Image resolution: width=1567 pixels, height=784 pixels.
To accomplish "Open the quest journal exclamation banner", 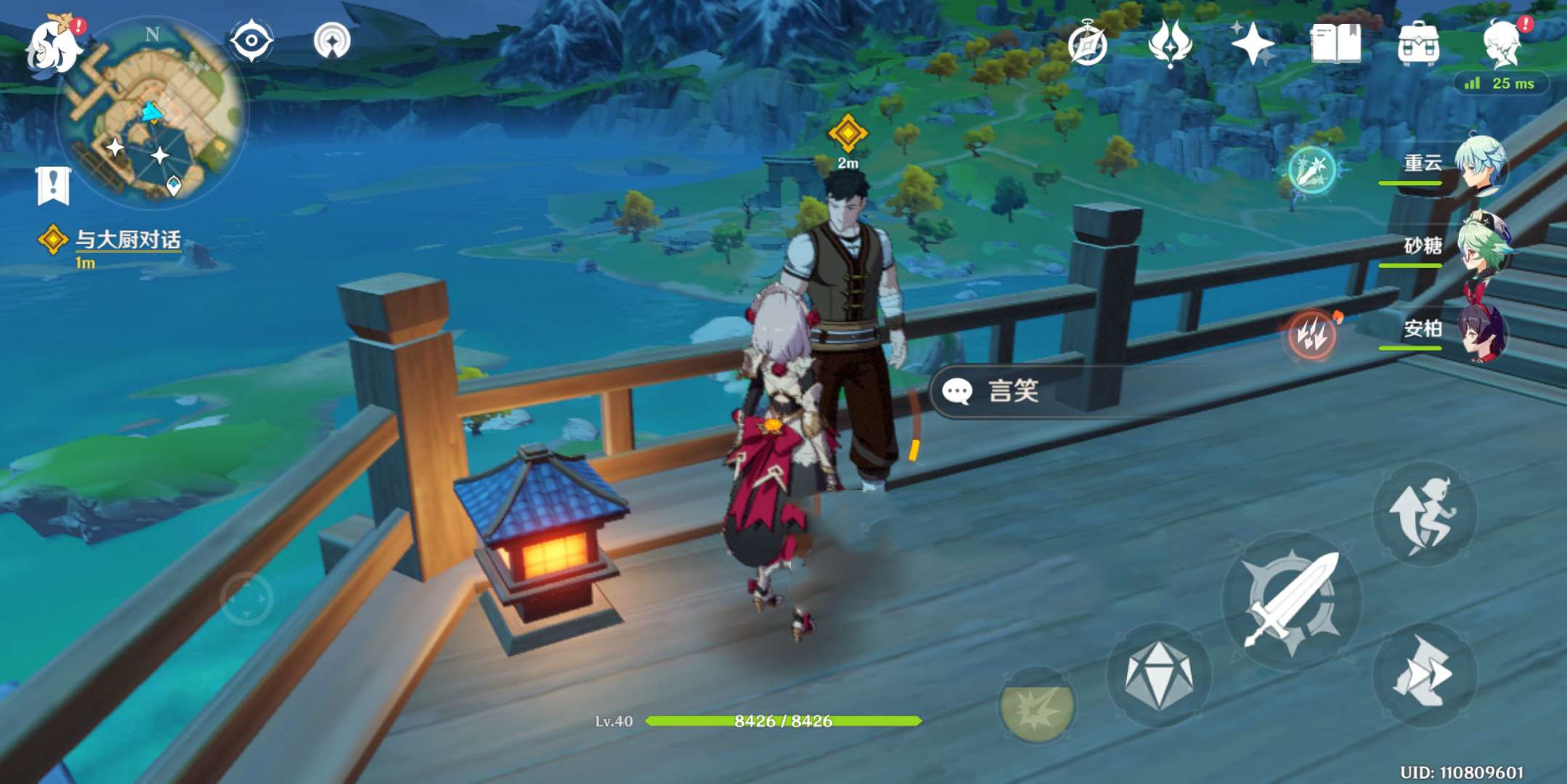I will (x=53, y=185).
